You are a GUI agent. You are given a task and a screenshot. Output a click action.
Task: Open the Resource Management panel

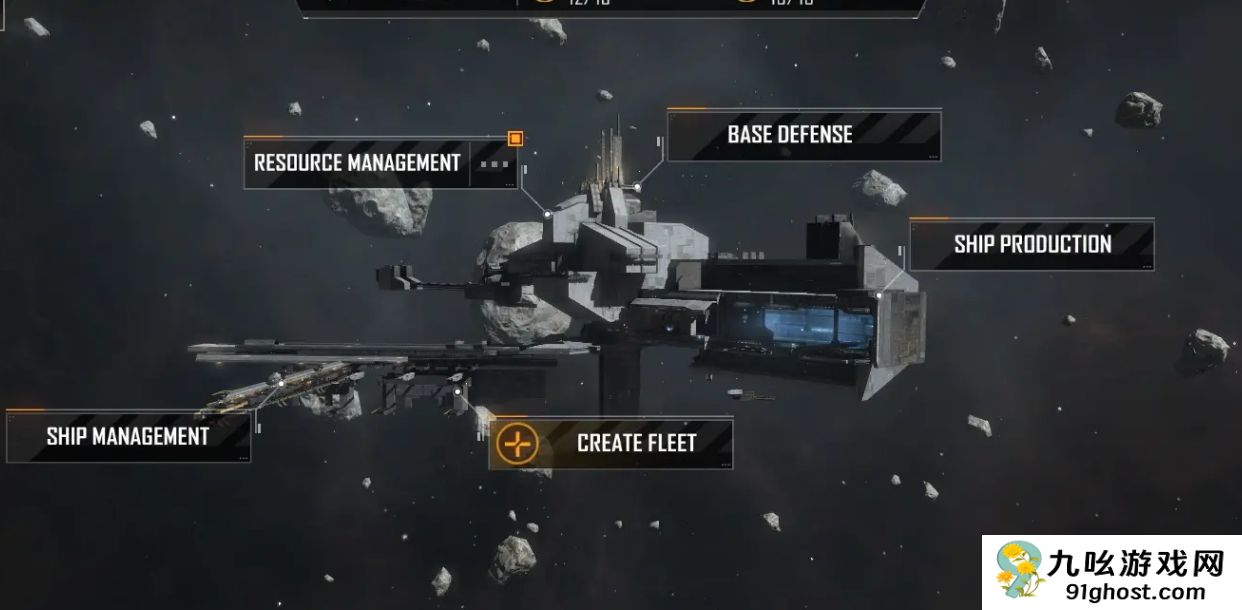[357, 163]
